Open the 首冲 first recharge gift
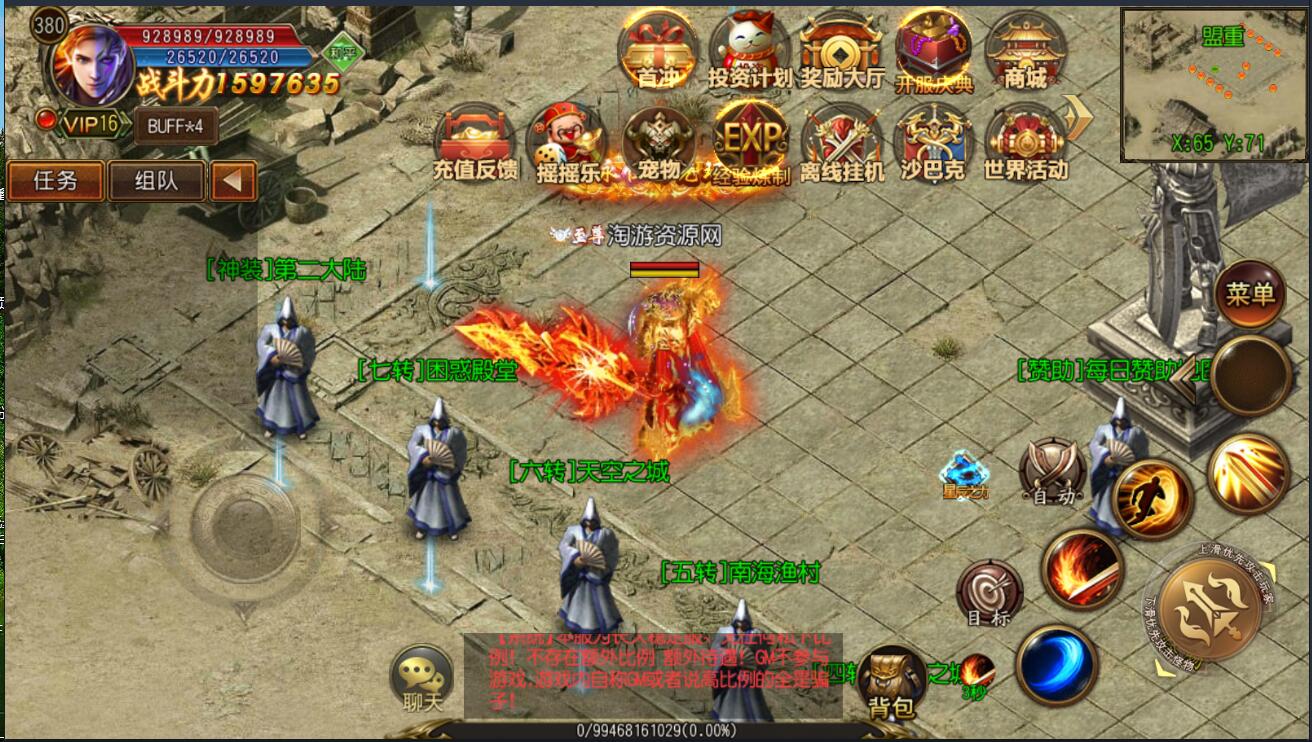 [x=657, y=49]
